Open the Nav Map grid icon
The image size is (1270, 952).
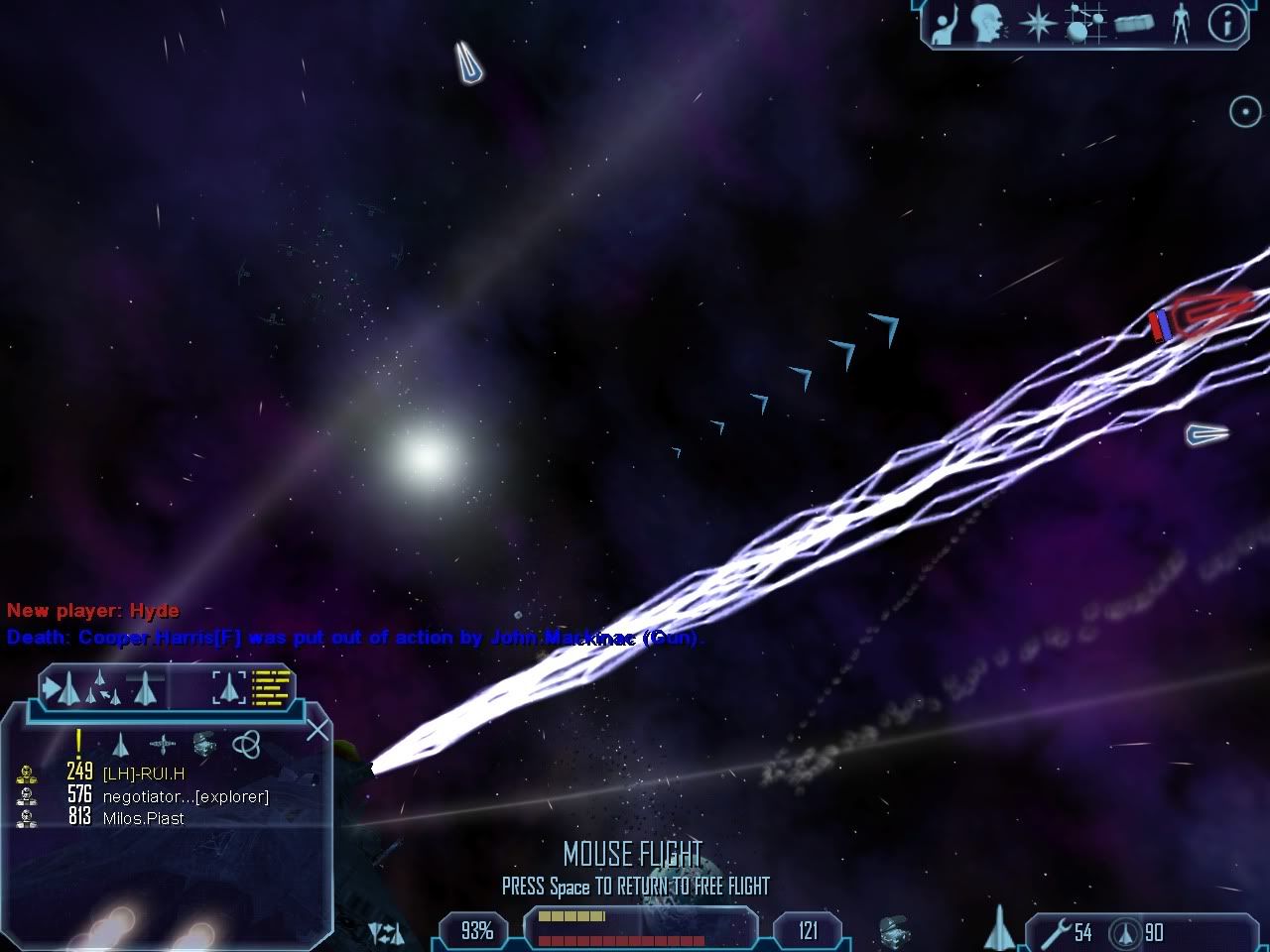click(1084, 25)
